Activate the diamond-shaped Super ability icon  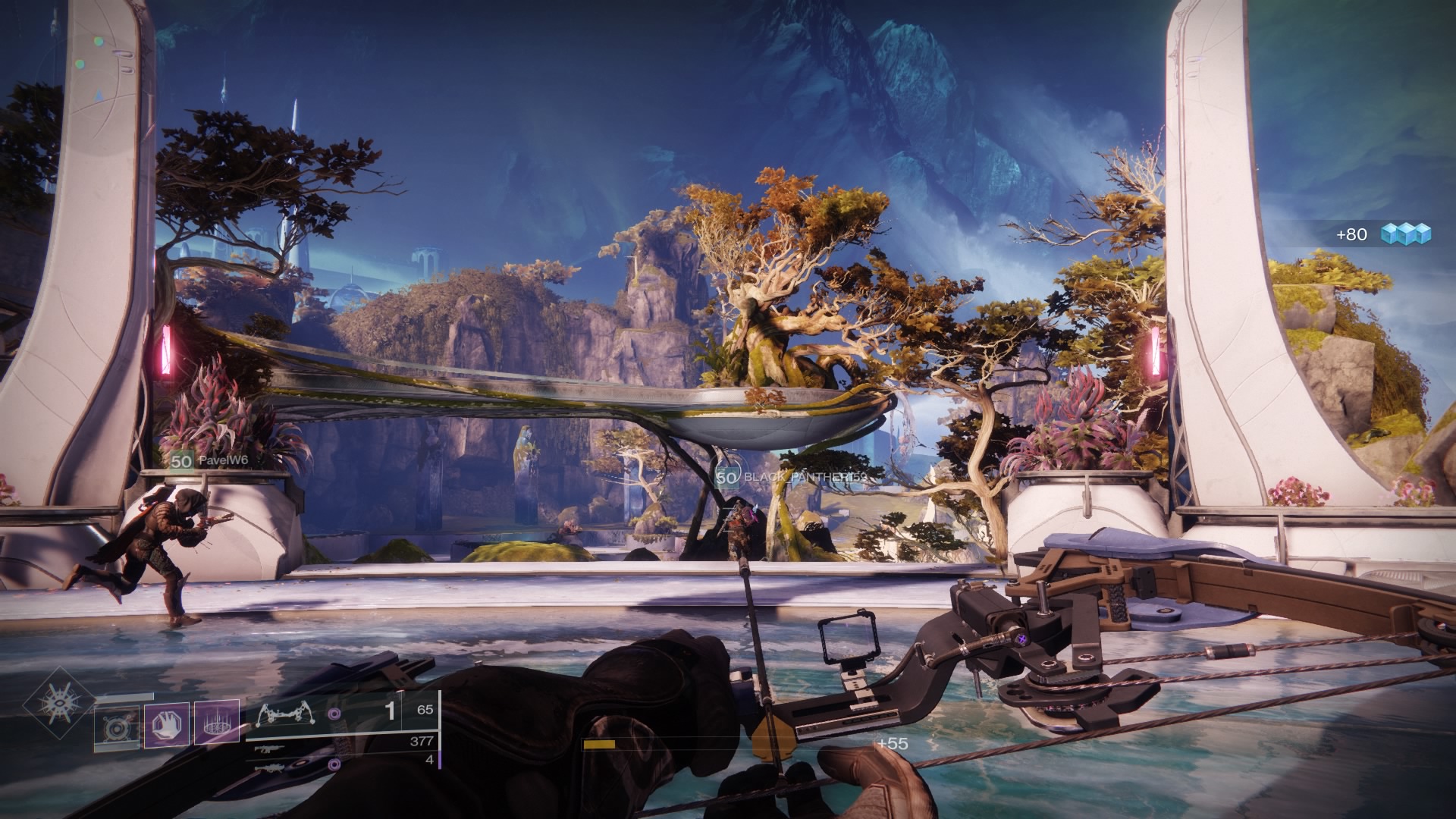click(58, 703)
